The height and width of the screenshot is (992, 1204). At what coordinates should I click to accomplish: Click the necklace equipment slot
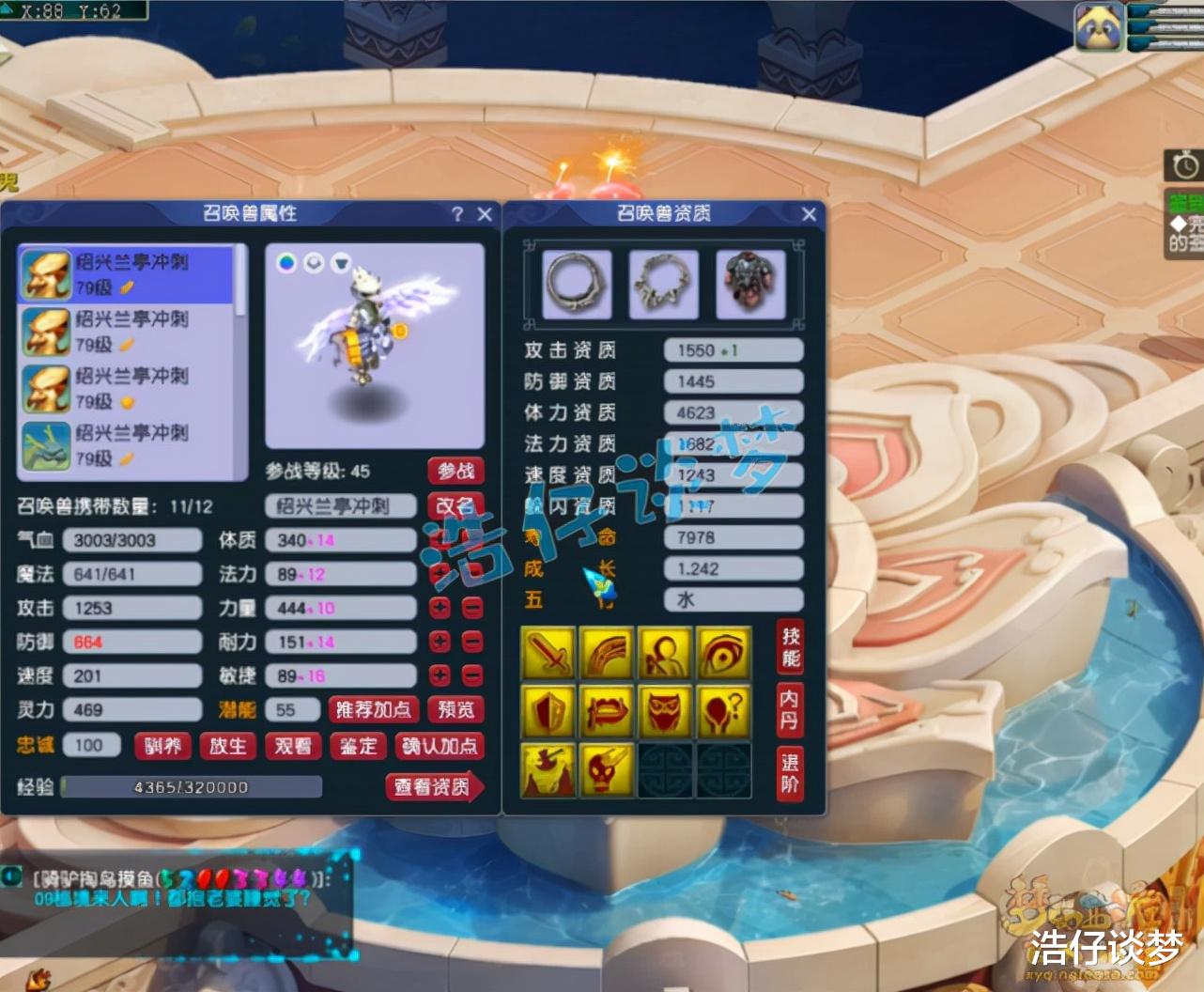[x=664, y=283]
